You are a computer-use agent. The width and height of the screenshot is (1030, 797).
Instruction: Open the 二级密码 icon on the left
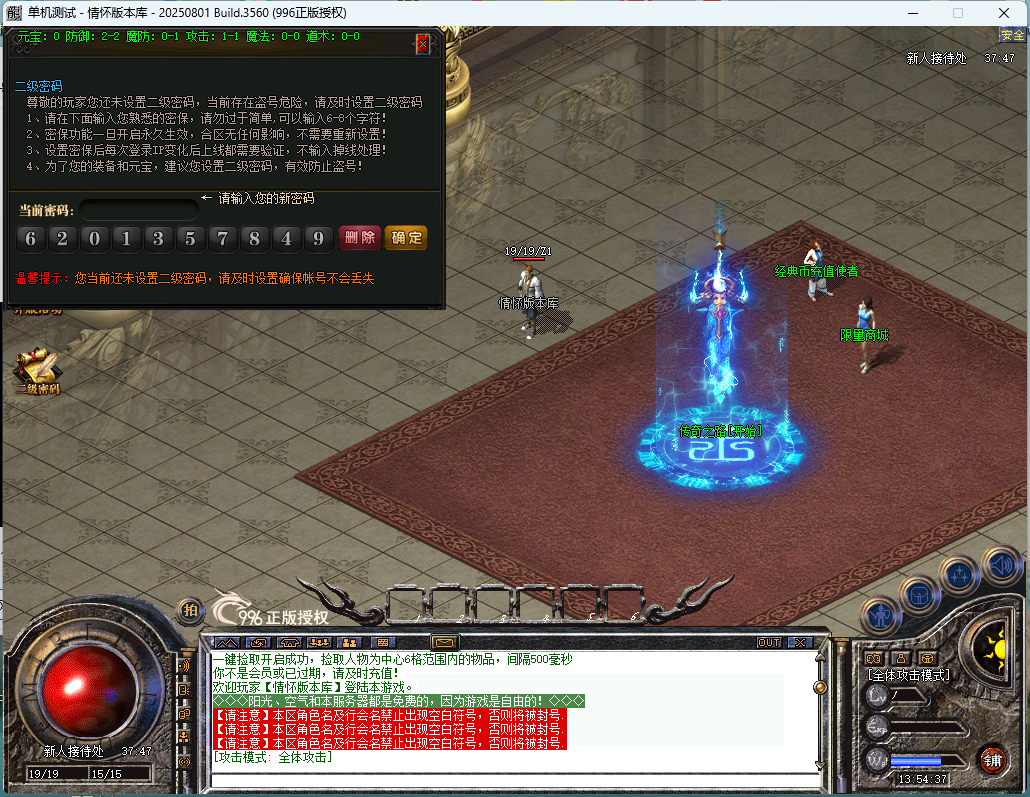(x=38, y=370)
